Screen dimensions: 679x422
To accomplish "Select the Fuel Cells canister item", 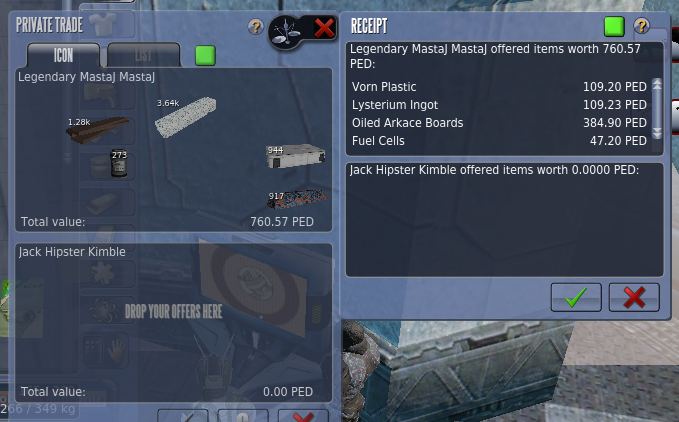I will 118,165.
